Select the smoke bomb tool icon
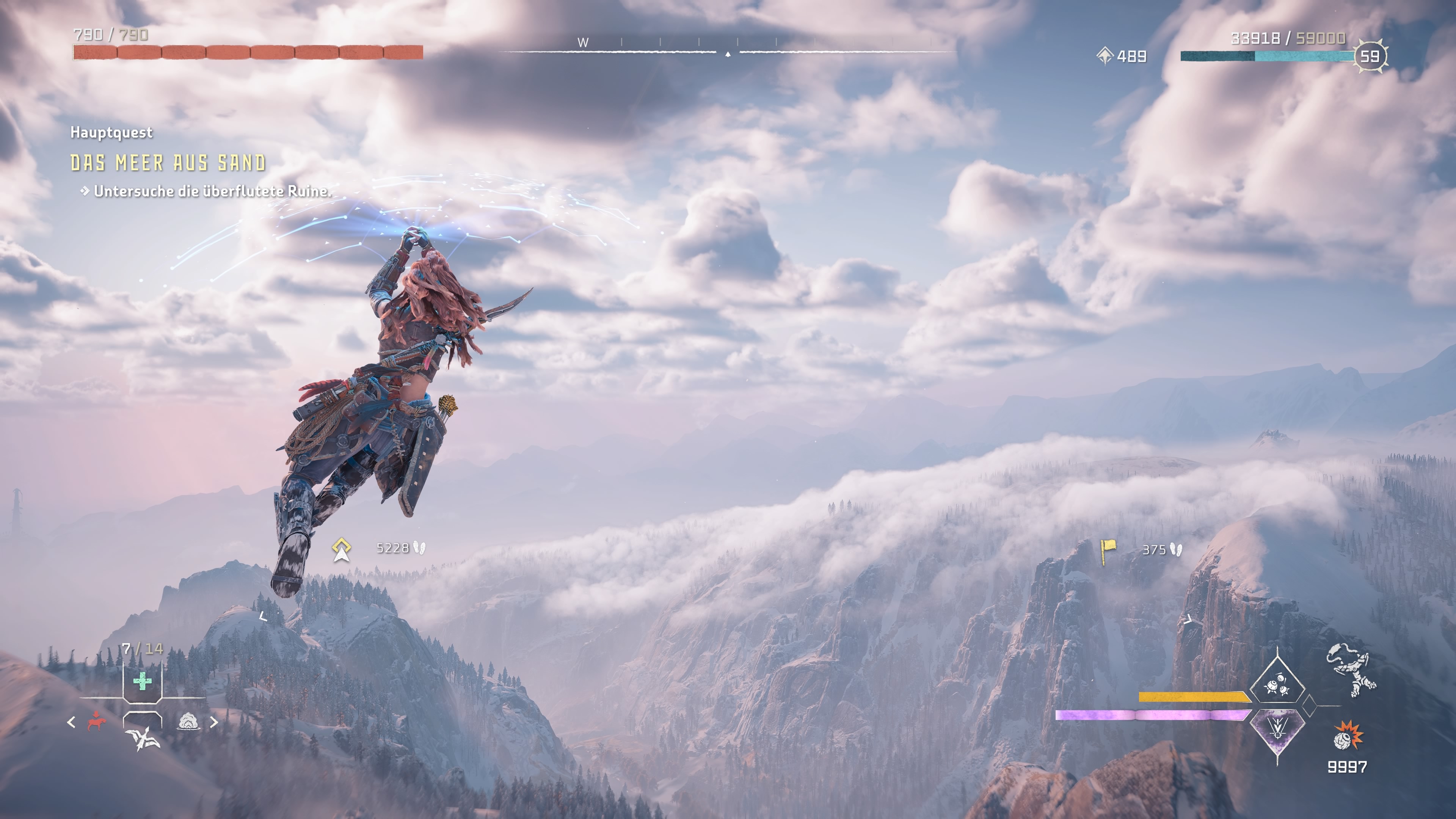Viewport: 1456px width, 819px height. (188, 722)
